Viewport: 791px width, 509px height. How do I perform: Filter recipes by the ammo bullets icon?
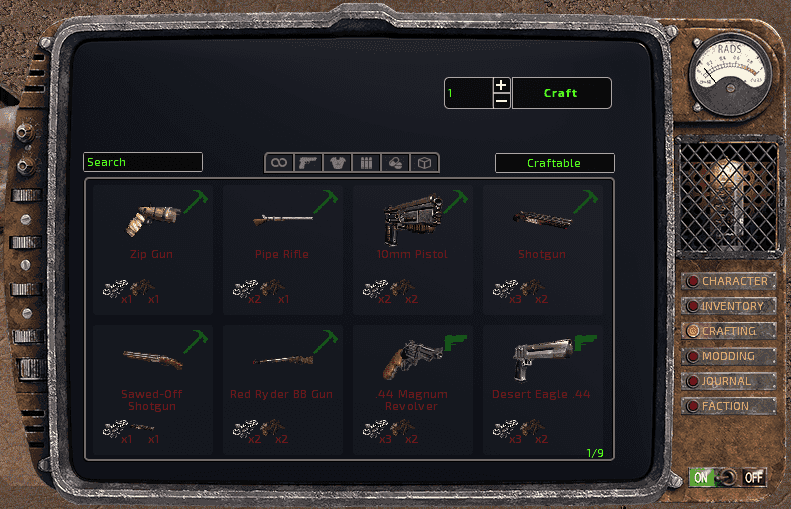(x=366, y=163)
